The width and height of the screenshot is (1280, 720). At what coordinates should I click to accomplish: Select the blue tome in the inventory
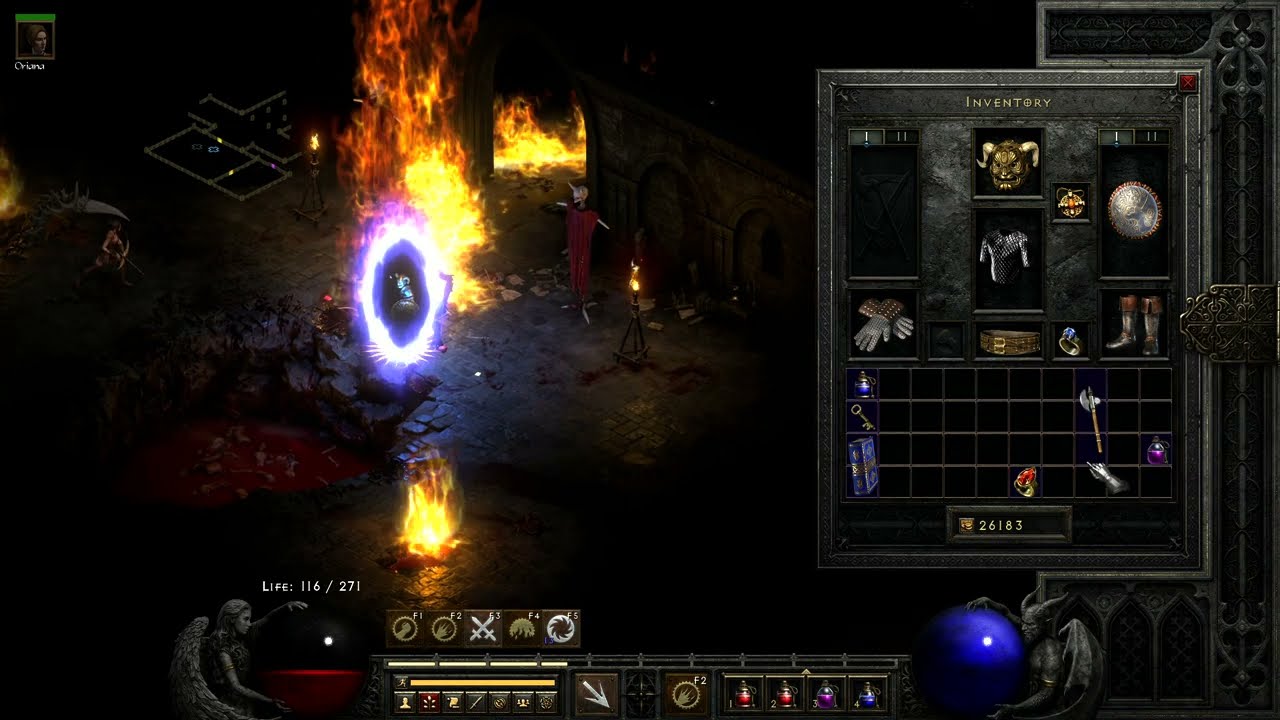[x=862, y=466]
